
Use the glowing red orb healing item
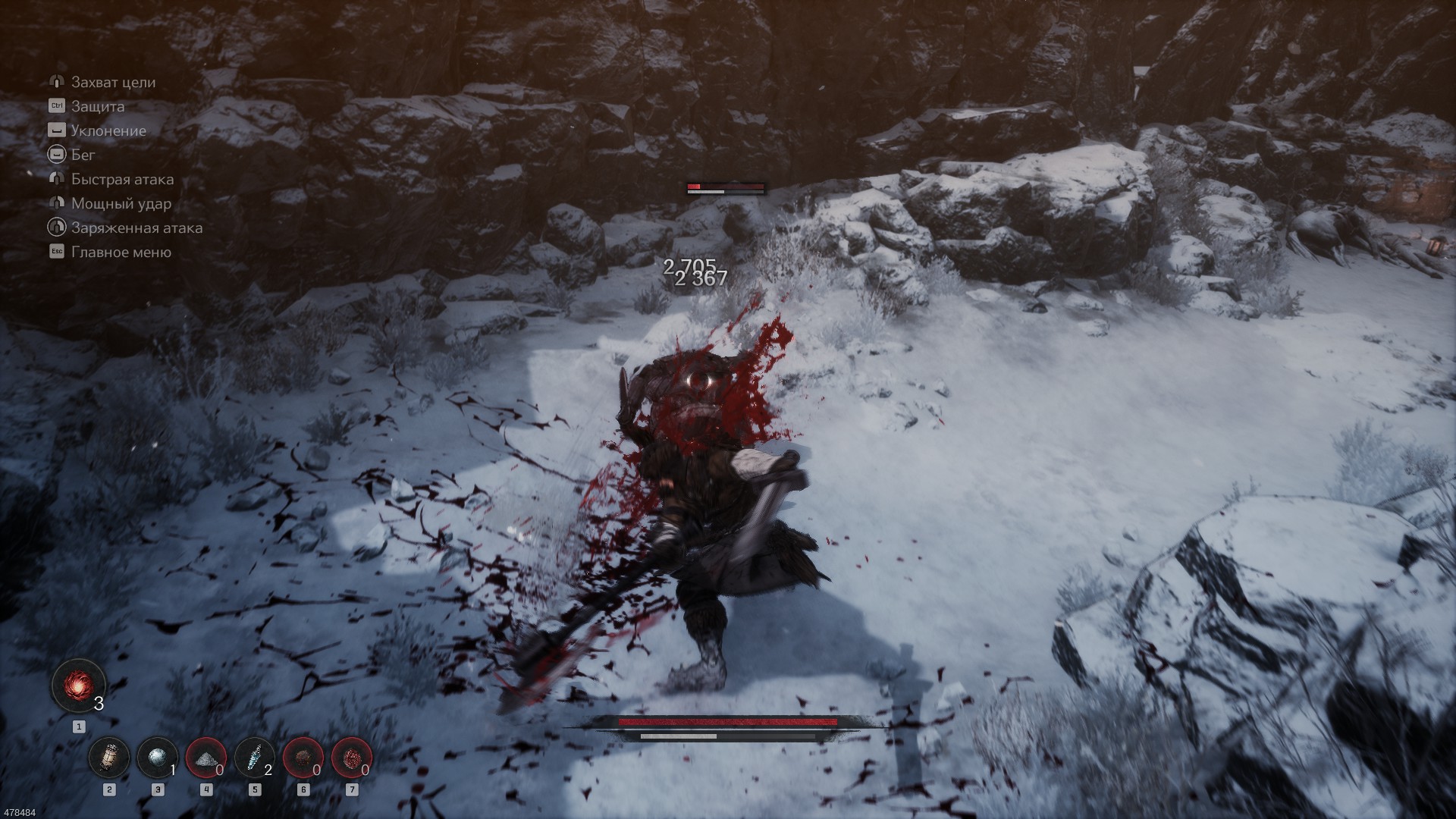coord(78,685)
